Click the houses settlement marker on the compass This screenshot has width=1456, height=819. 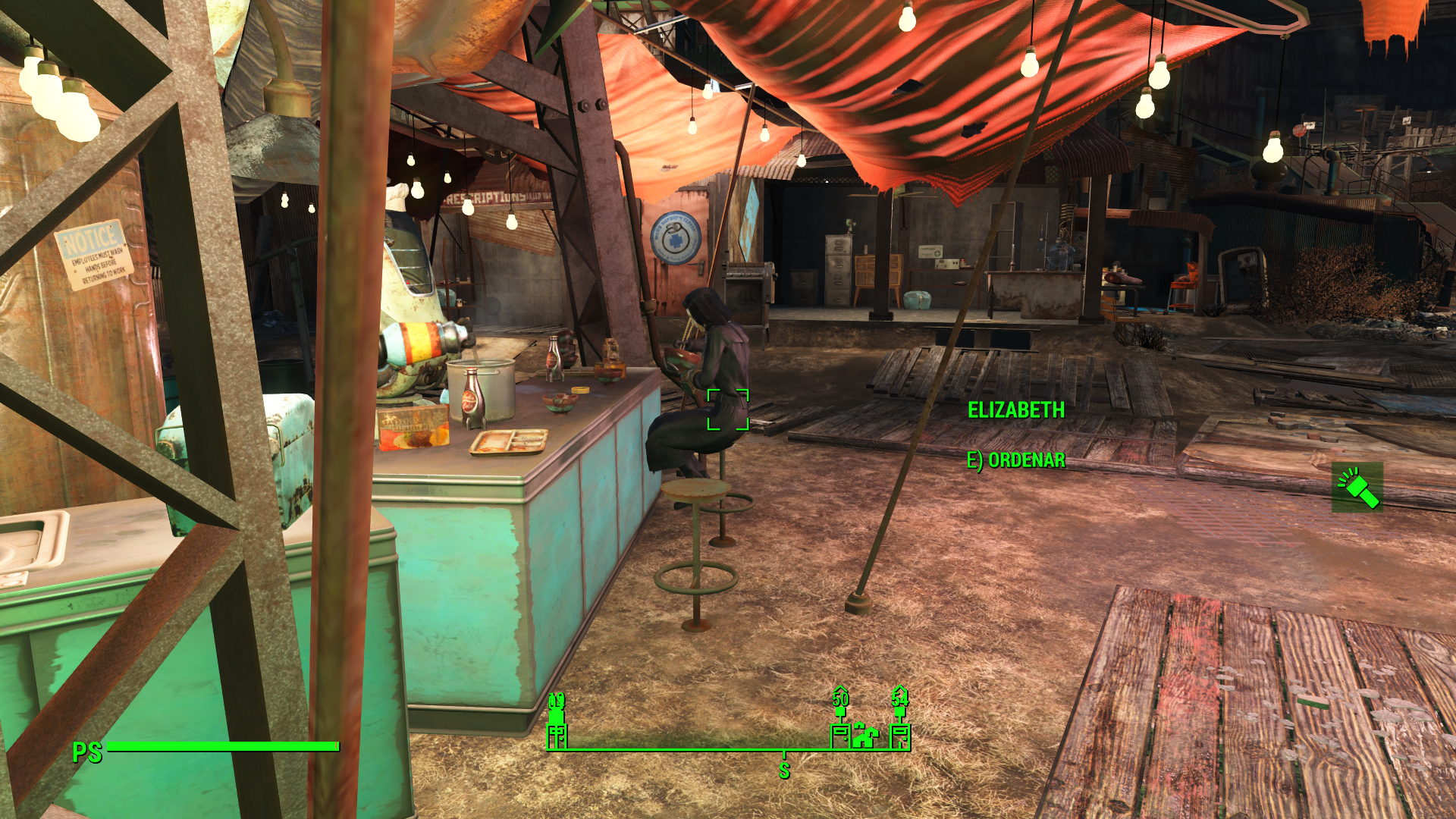pyautogui.click(x=864, y=735)
